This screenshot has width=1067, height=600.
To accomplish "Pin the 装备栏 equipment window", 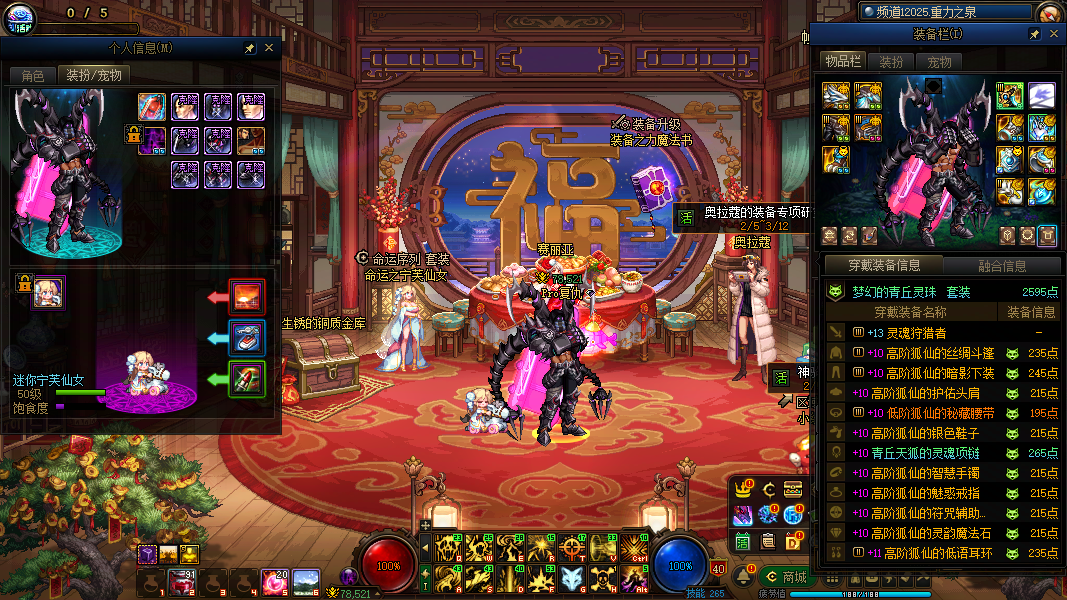I will (1035, 34).
